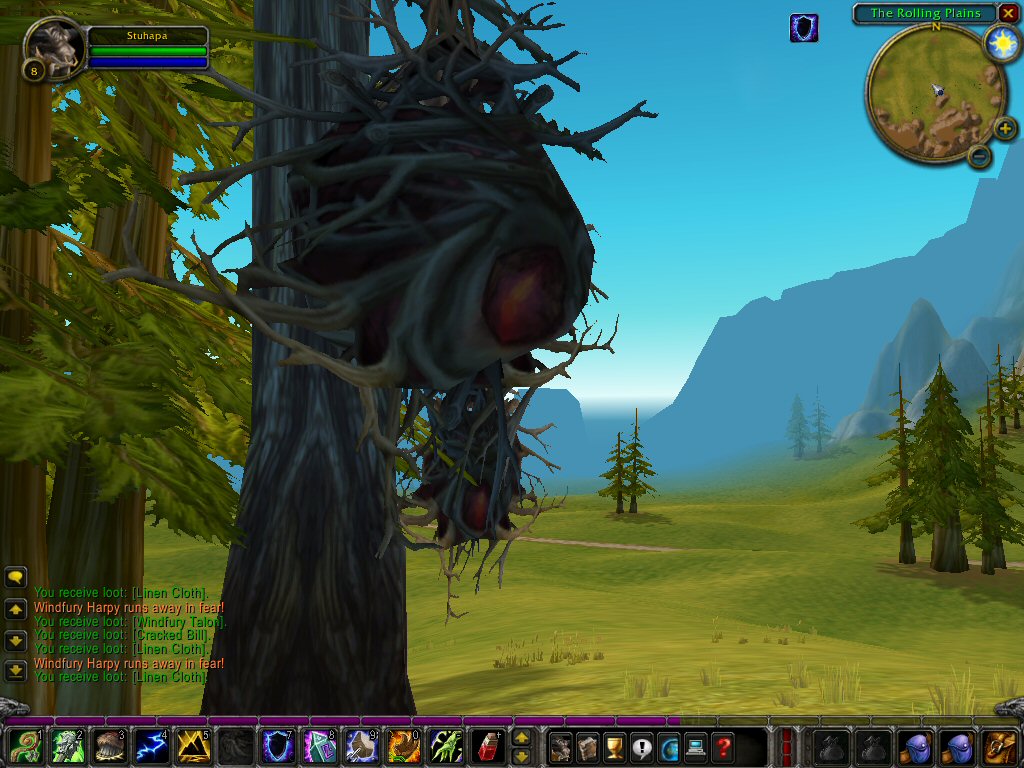1024x768 pixels.
Task: Click the golden goblet micro button
Action: pos(615,747)
